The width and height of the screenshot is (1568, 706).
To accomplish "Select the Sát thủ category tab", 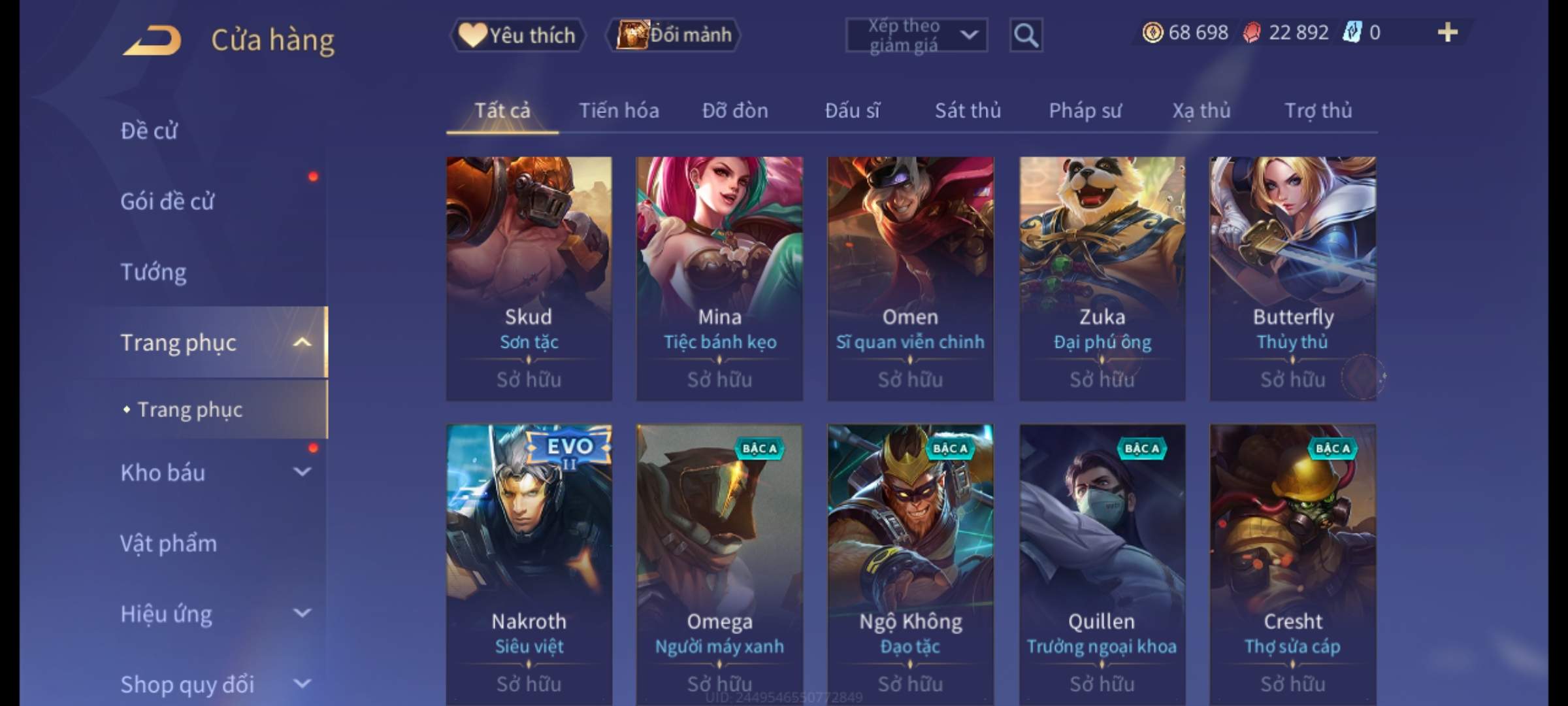I will click(968, 111).
